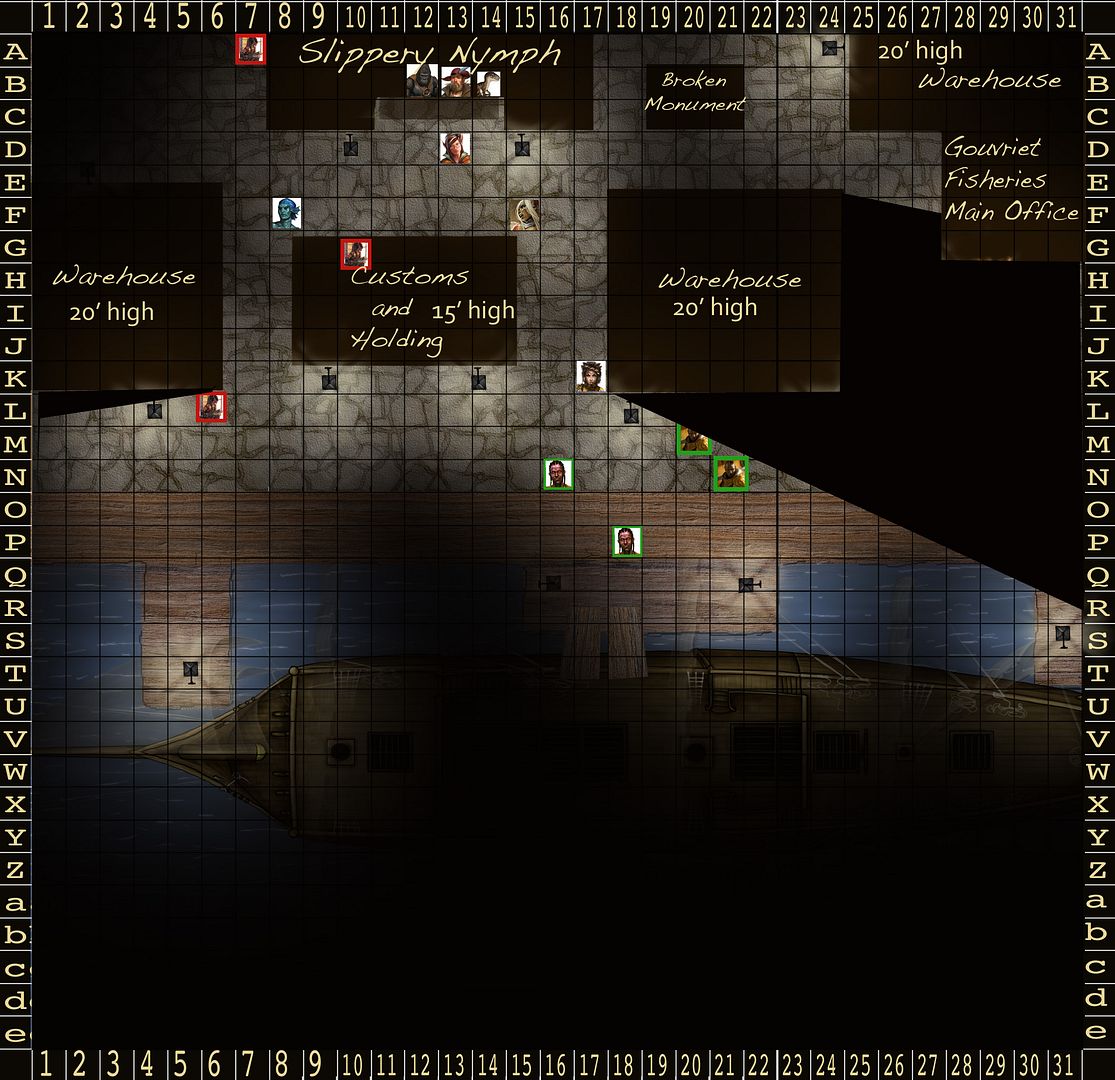The width and height of the screenshot is (1115, 1080).
Task: Select the gorilla token
Action: click(422, 81)
